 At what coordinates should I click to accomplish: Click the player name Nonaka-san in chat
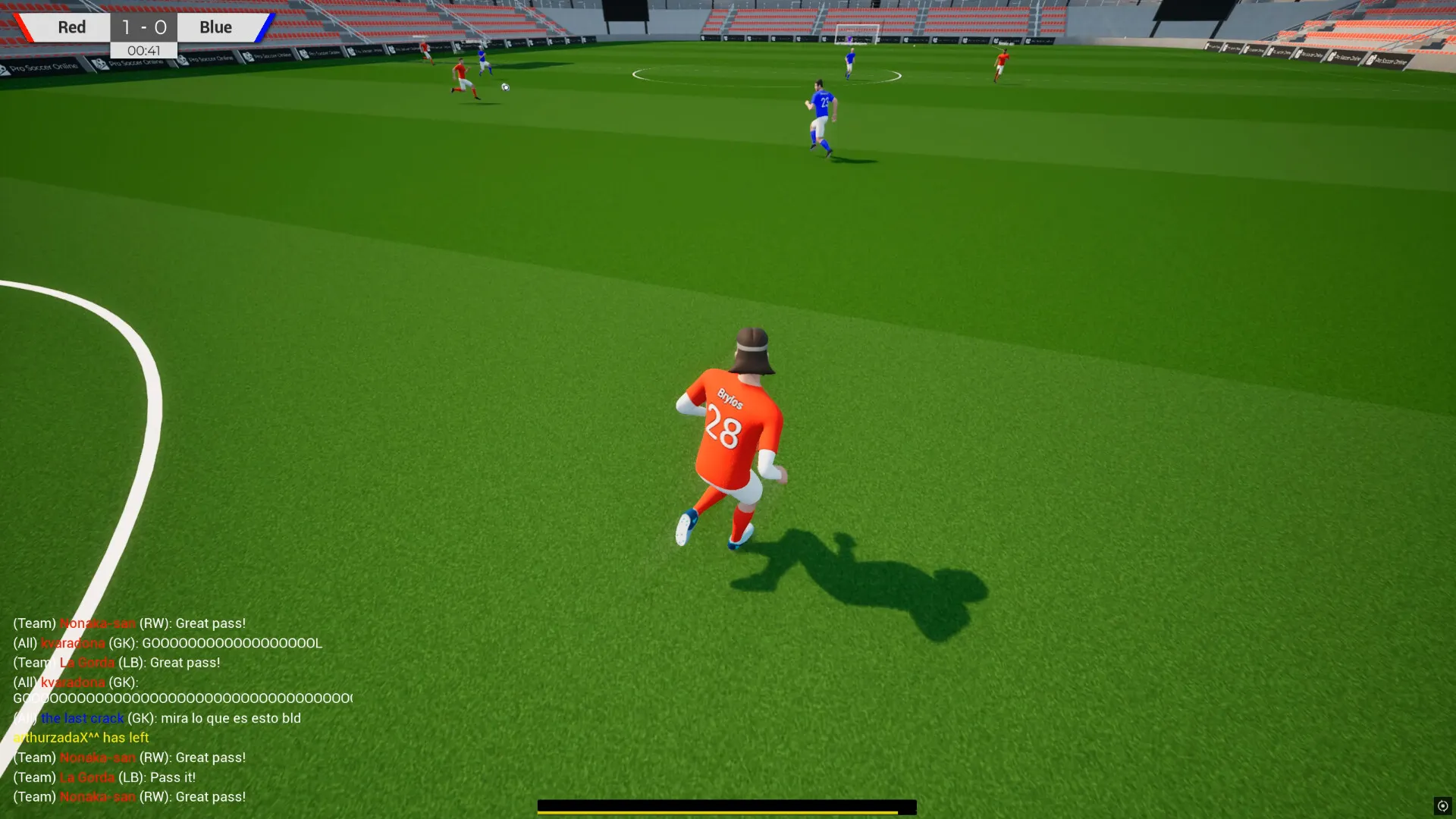click(97, 623)
